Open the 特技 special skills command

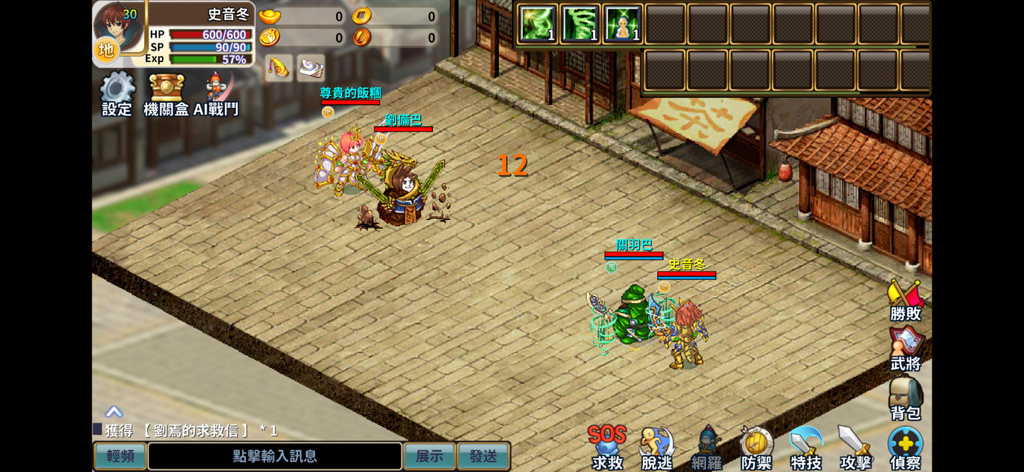point(805,446)
